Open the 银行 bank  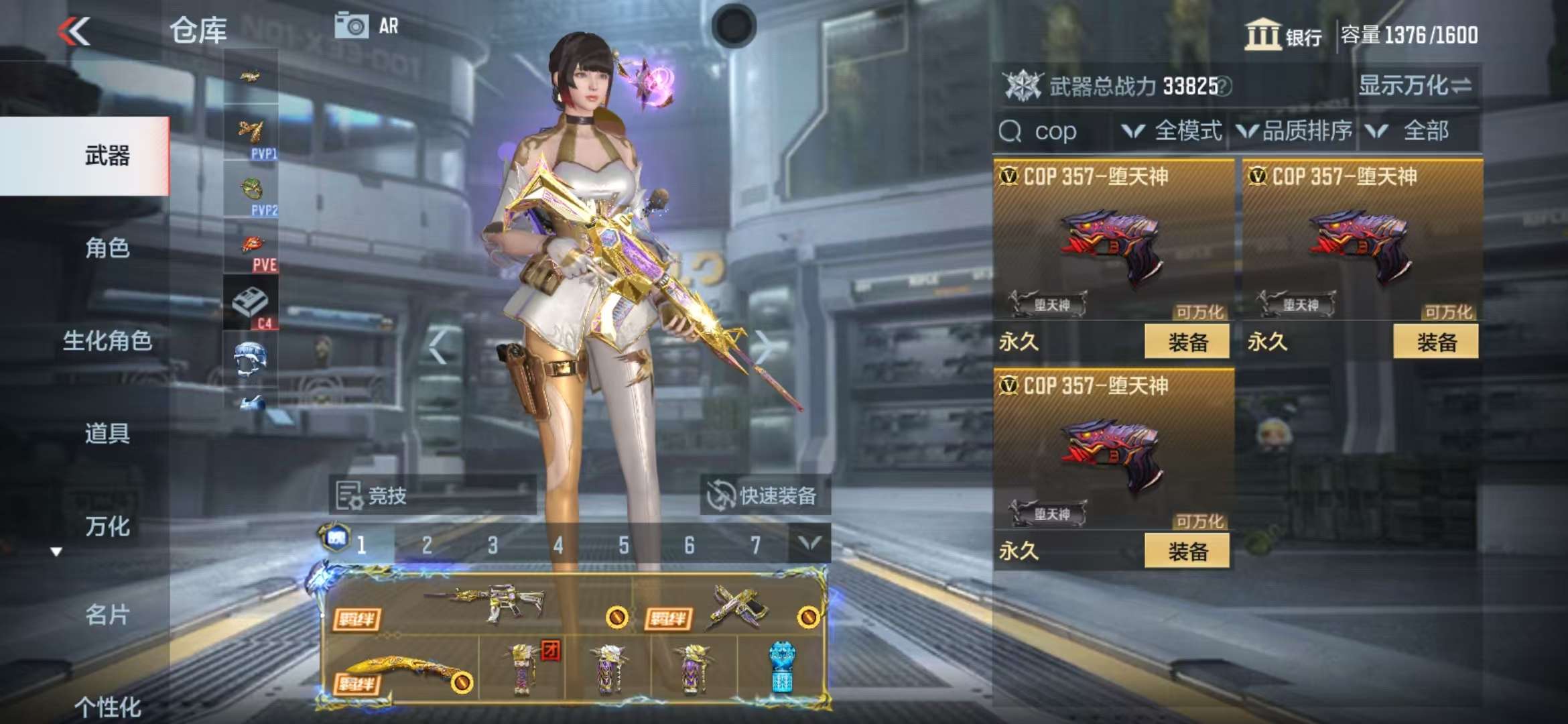pos(1283,35)
